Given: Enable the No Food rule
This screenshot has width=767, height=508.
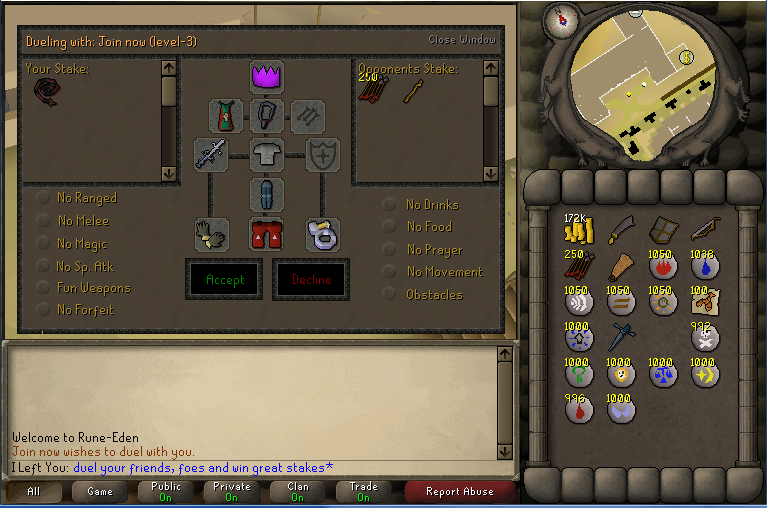Looking at the screenshot, I should pyautogui.click(x=390, y=227).
